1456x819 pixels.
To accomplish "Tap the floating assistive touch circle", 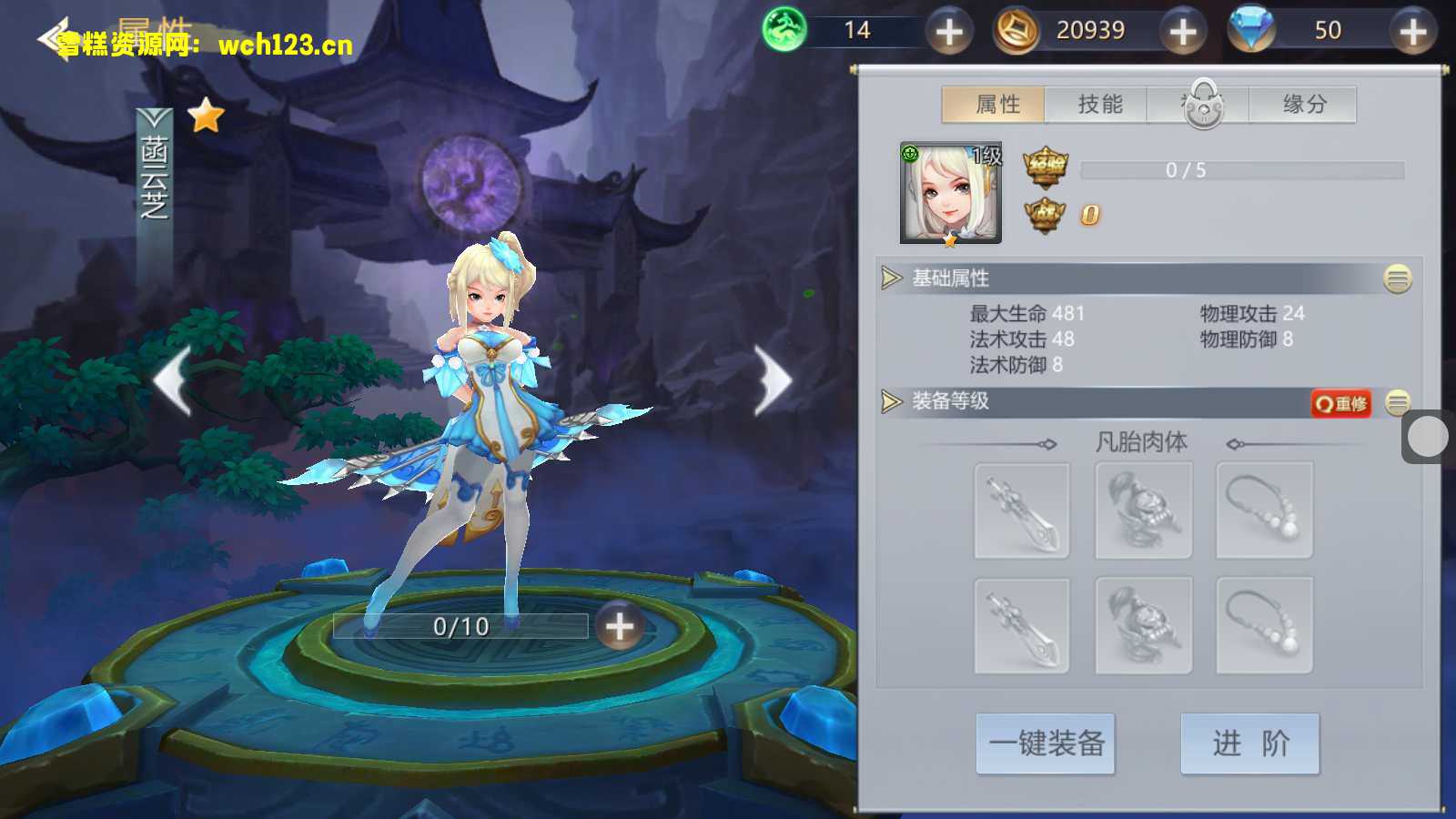I will (x=1427, y=437).
